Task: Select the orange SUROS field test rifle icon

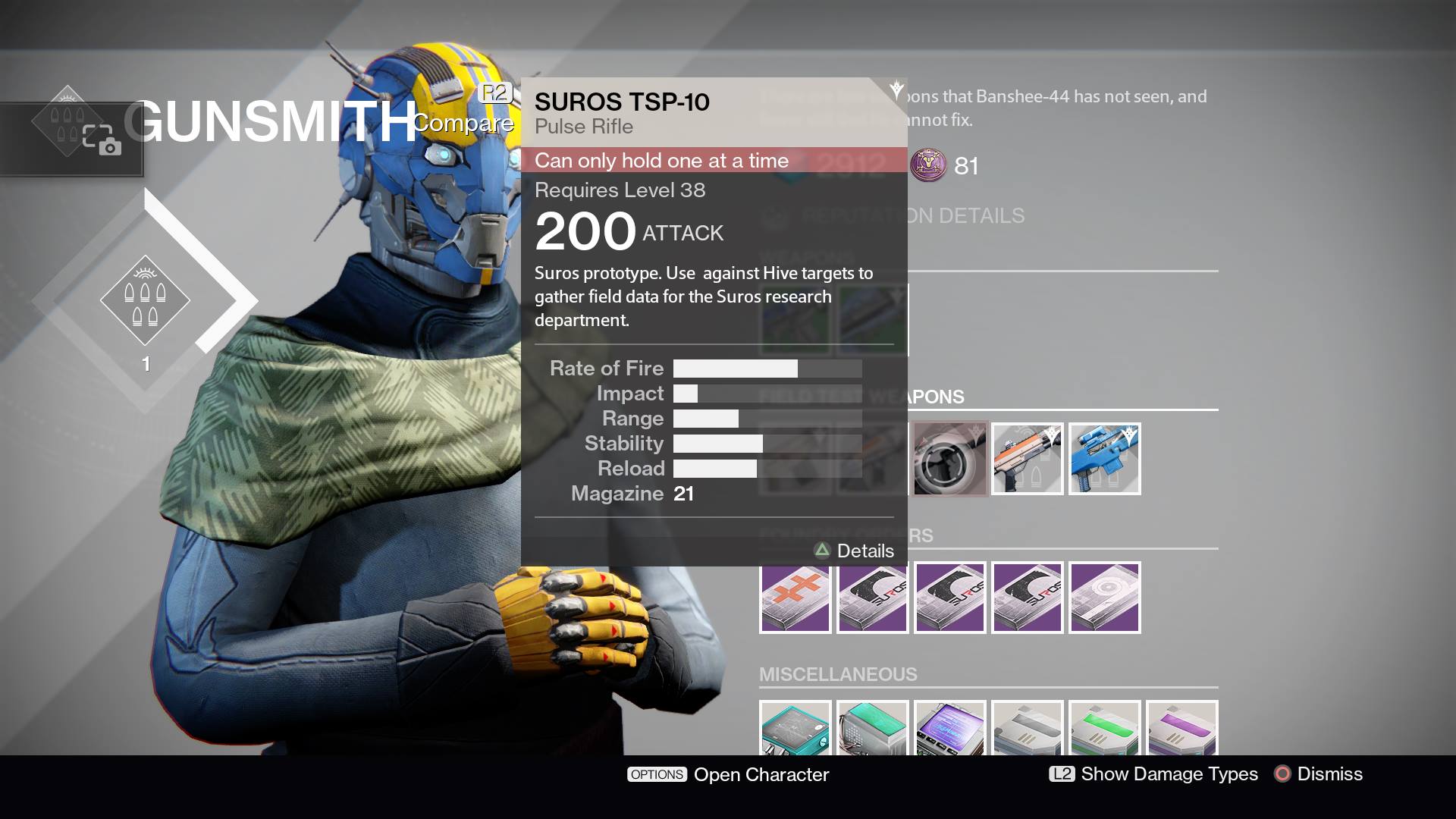Action: [1027, 458]
